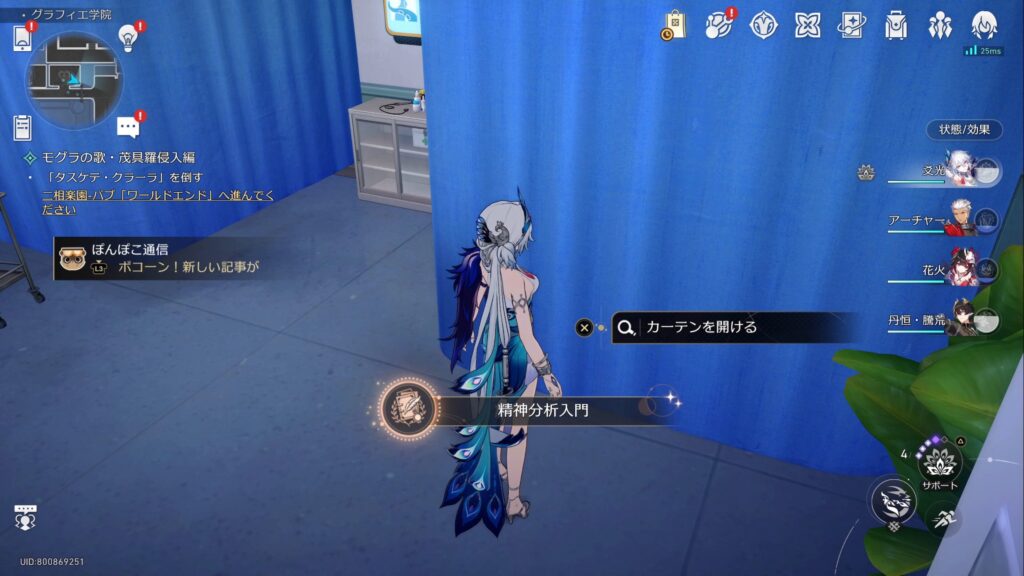Activate the サポート lotus technique button

click(939, 463)
